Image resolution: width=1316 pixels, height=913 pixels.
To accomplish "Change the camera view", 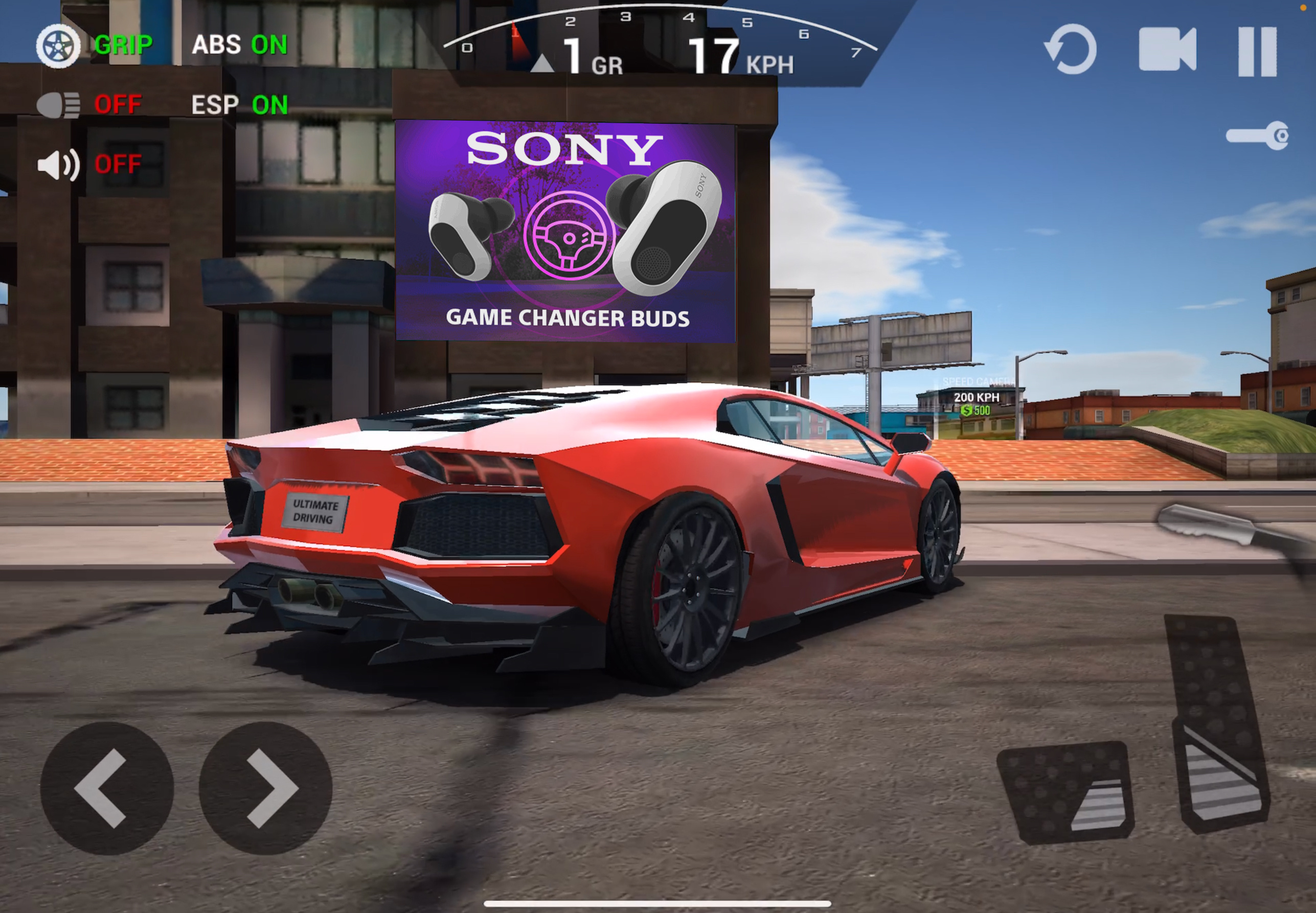I will (1167, 50).
